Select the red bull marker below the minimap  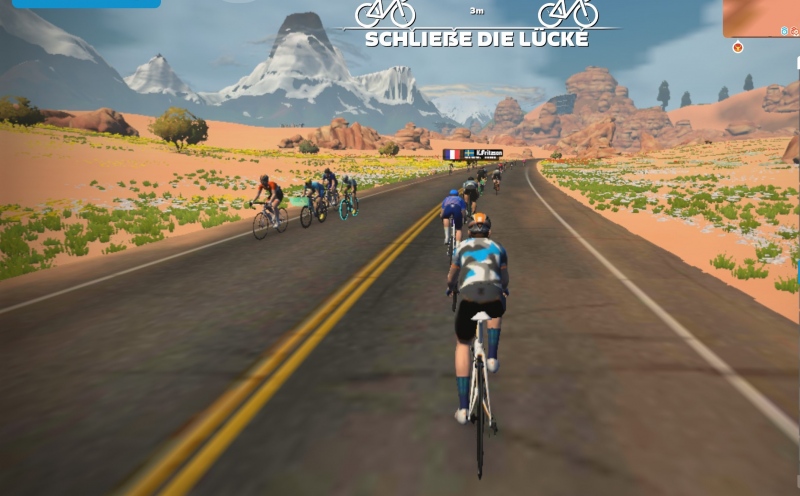(738, 46)
